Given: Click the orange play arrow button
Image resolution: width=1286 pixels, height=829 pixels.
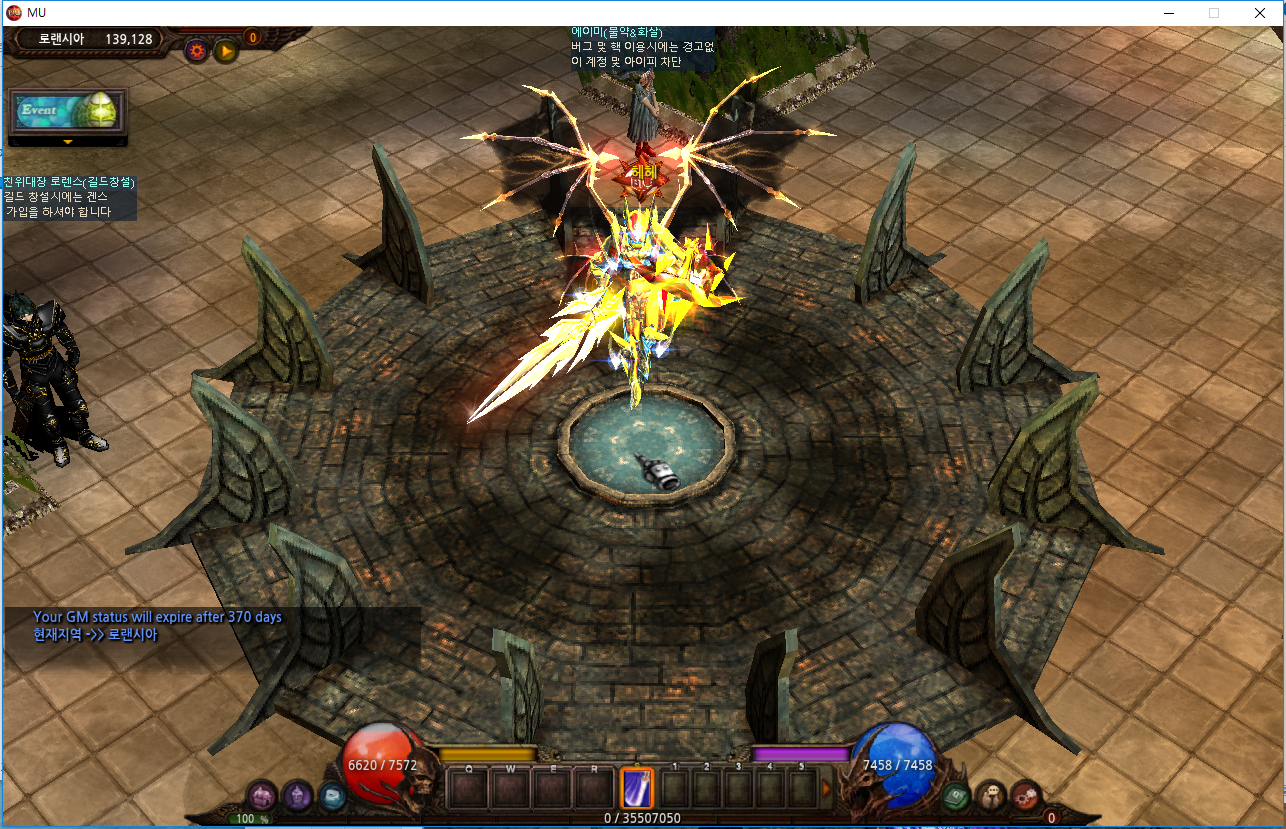Looking at the screenshot, I should pyautogui.click(x=225, y=50).
